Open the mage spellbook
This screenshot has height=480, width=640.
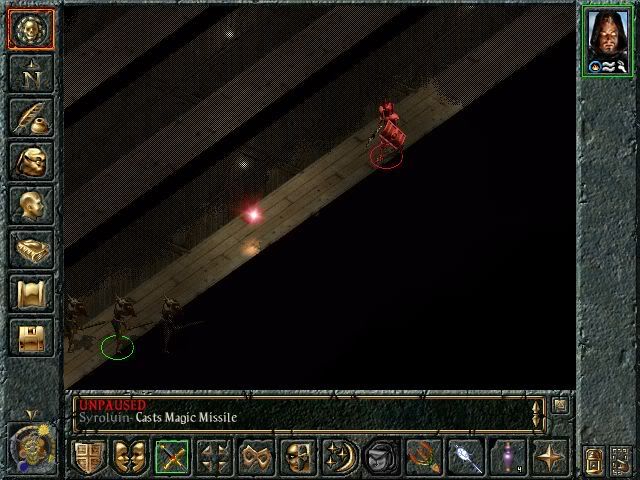pos(30,249)
